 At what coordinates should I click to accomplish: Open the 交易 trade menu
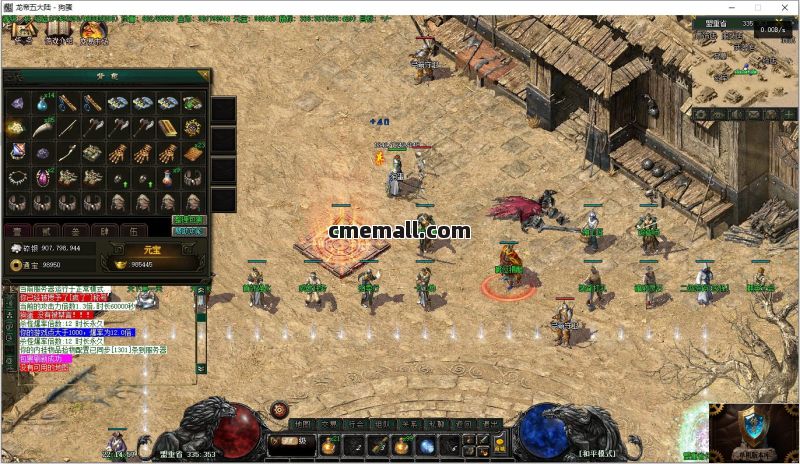[330, 424]
